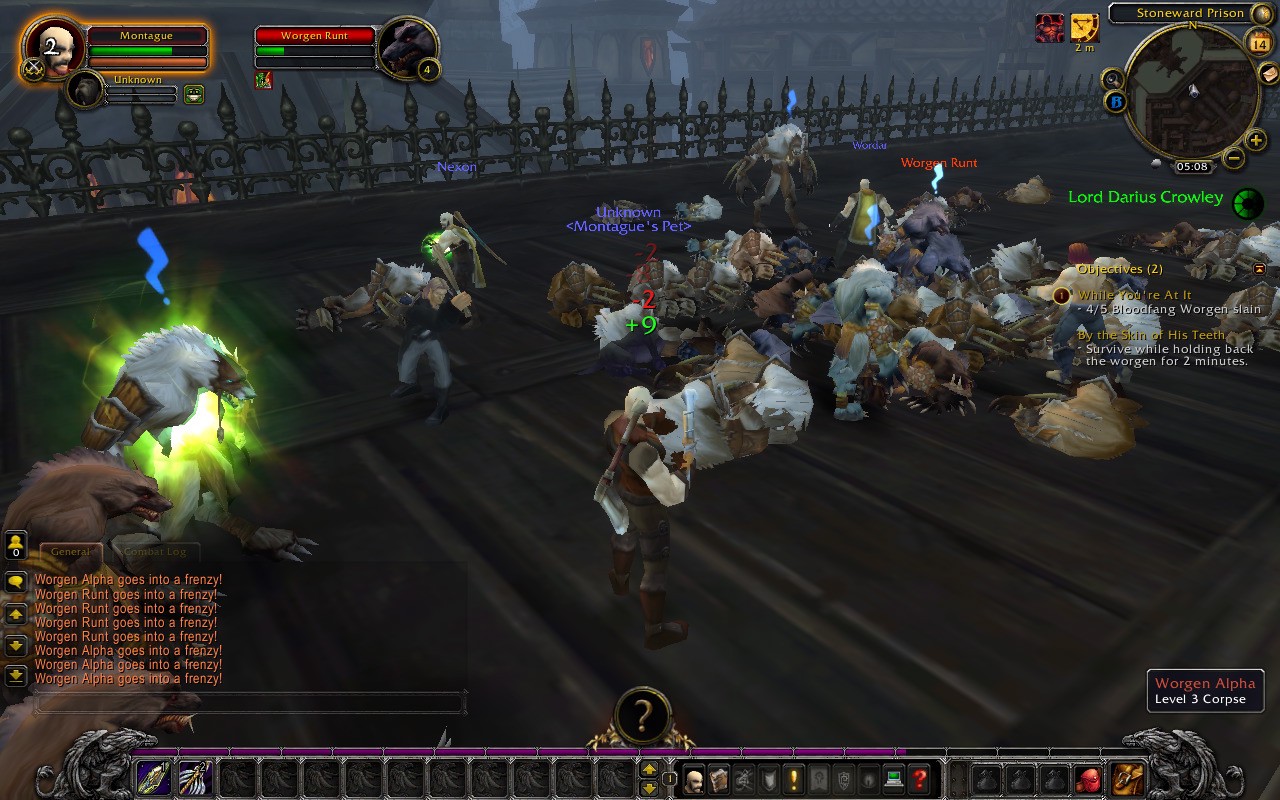Click the large round question mark button
Screen dimensions: 1280x800
tap(641, 716)
